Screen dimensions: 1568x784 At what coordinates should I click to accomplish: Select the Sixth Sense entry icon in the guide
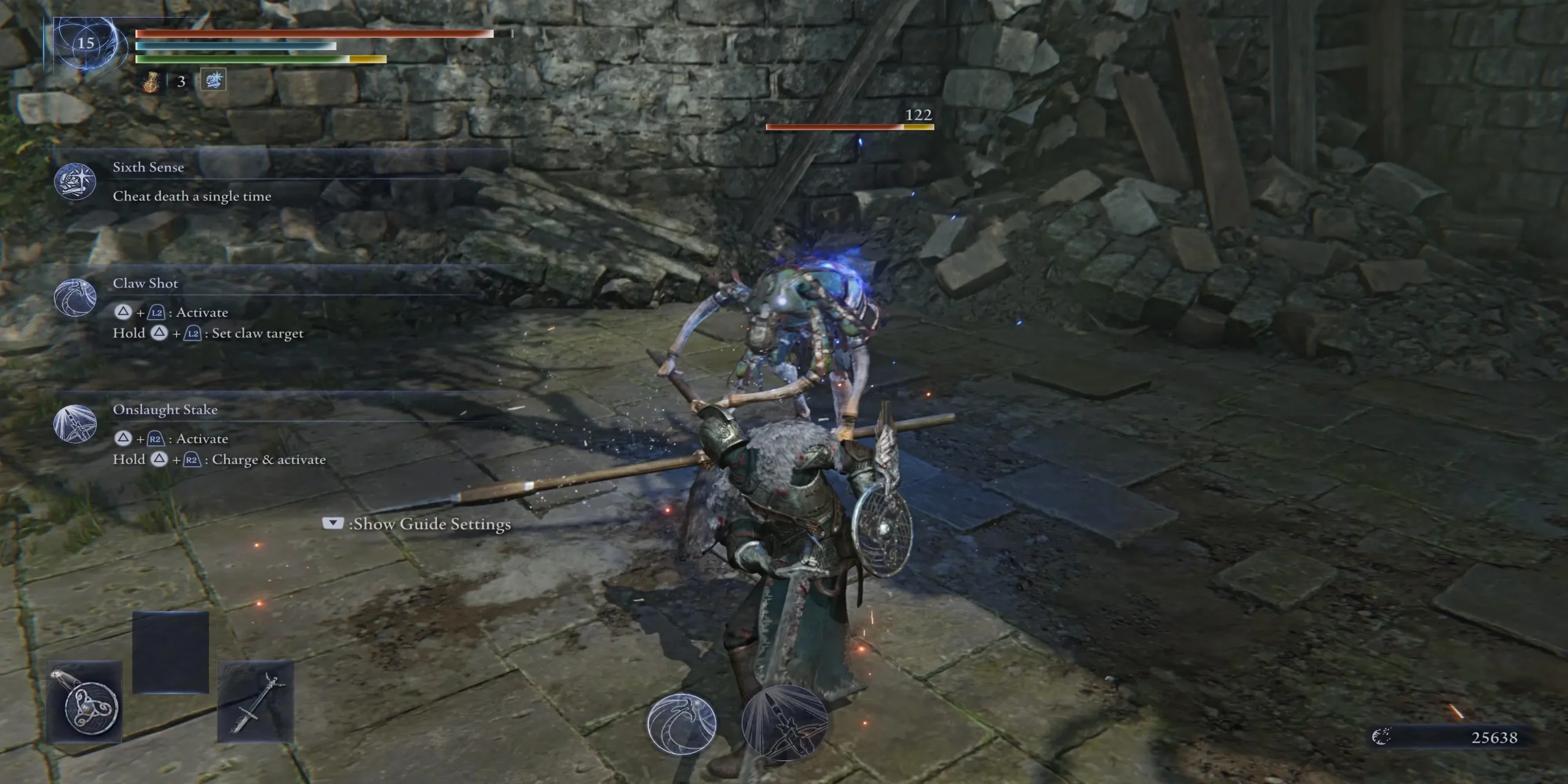click(x=75, y=182)
